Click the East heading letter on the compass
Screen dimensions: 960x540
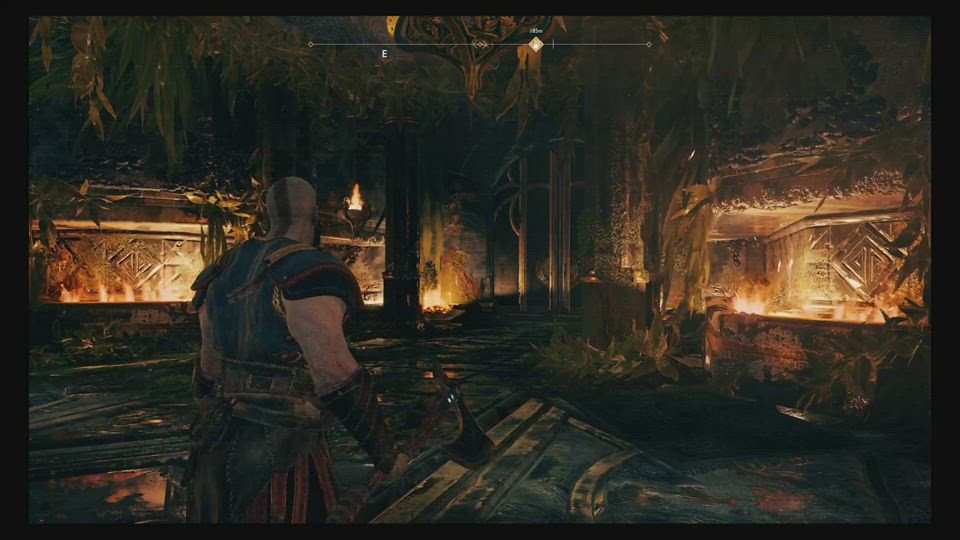pyautogui.click(x=384, y=53)
